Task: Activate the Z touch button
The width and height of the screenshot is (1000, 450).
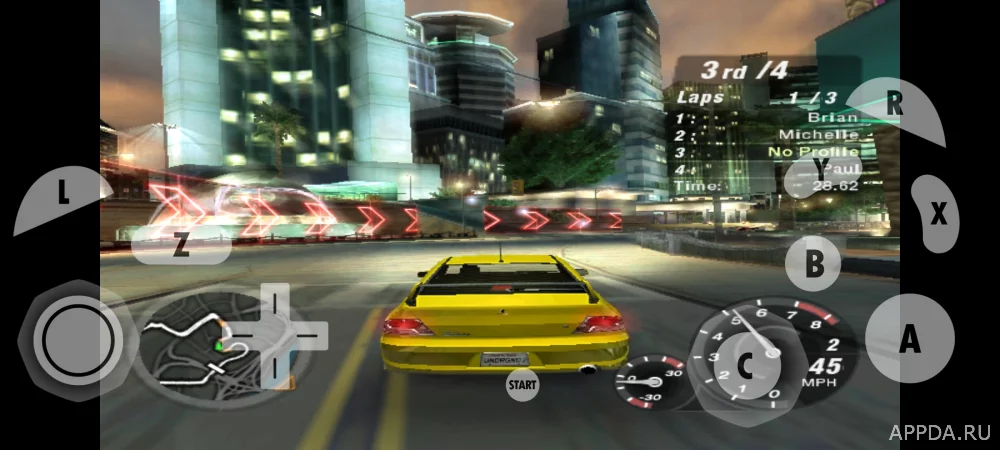Action: pos(181,247)
